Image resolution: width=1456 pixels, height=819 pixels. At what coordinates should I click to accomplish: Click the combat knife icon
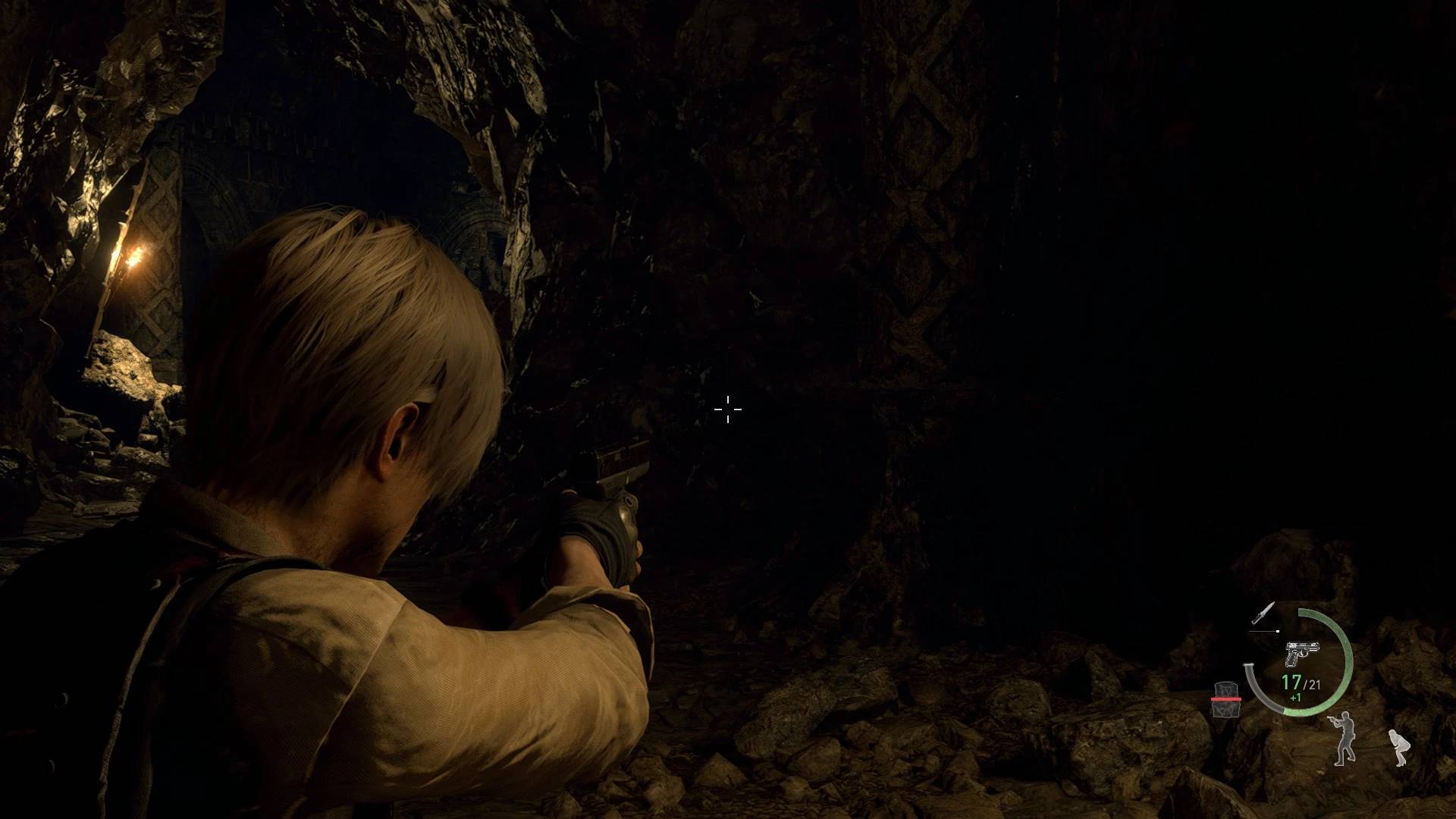click(1263, 613)
